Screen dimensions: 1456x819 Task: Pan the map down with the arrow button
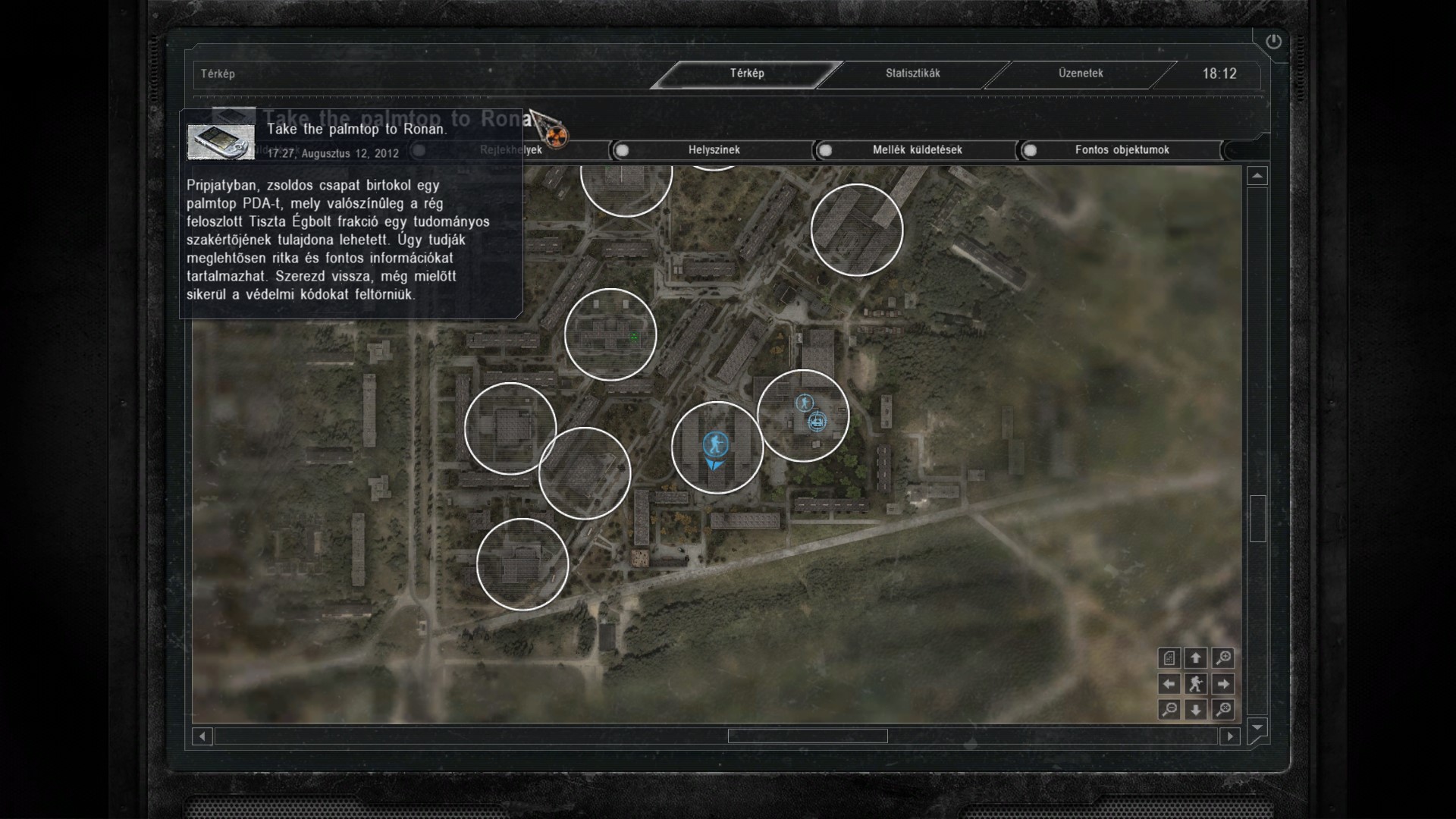1196,710
